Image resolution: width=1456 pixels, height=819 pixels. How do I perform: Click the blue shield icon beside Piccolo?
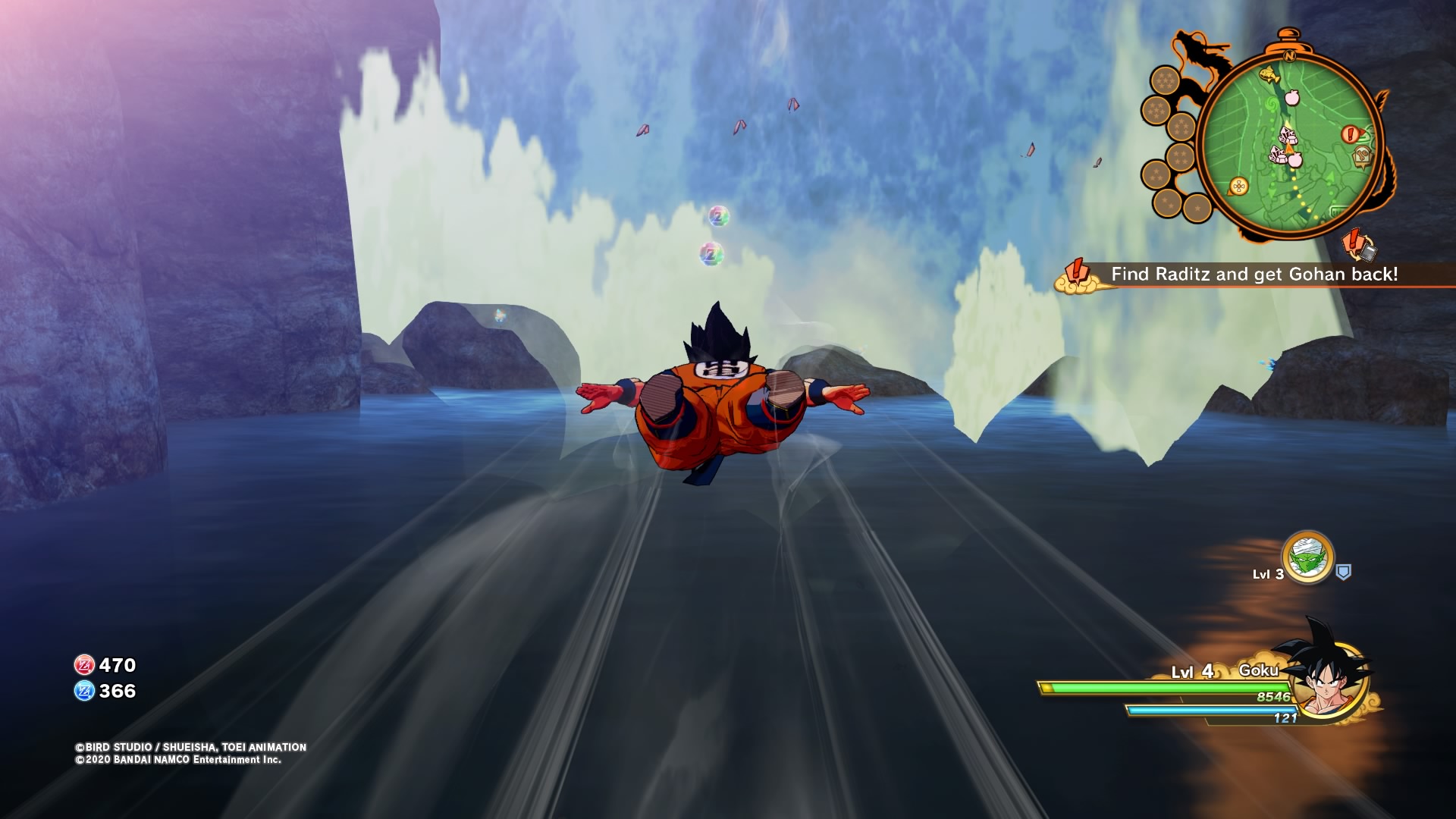click(1343, 573)
